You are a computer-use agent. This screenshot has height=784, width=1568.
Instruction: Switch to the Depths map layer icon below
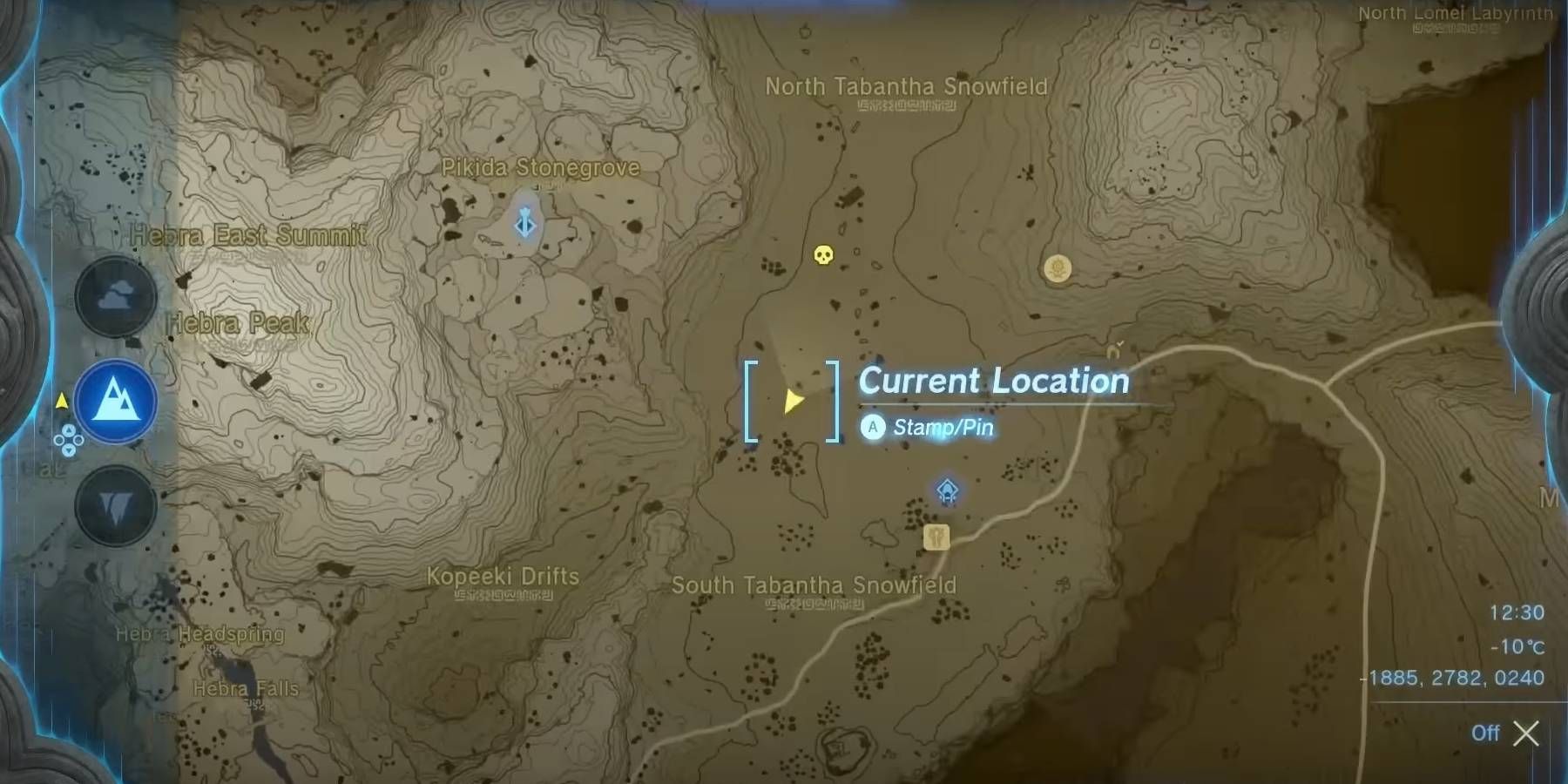[114, 505]
